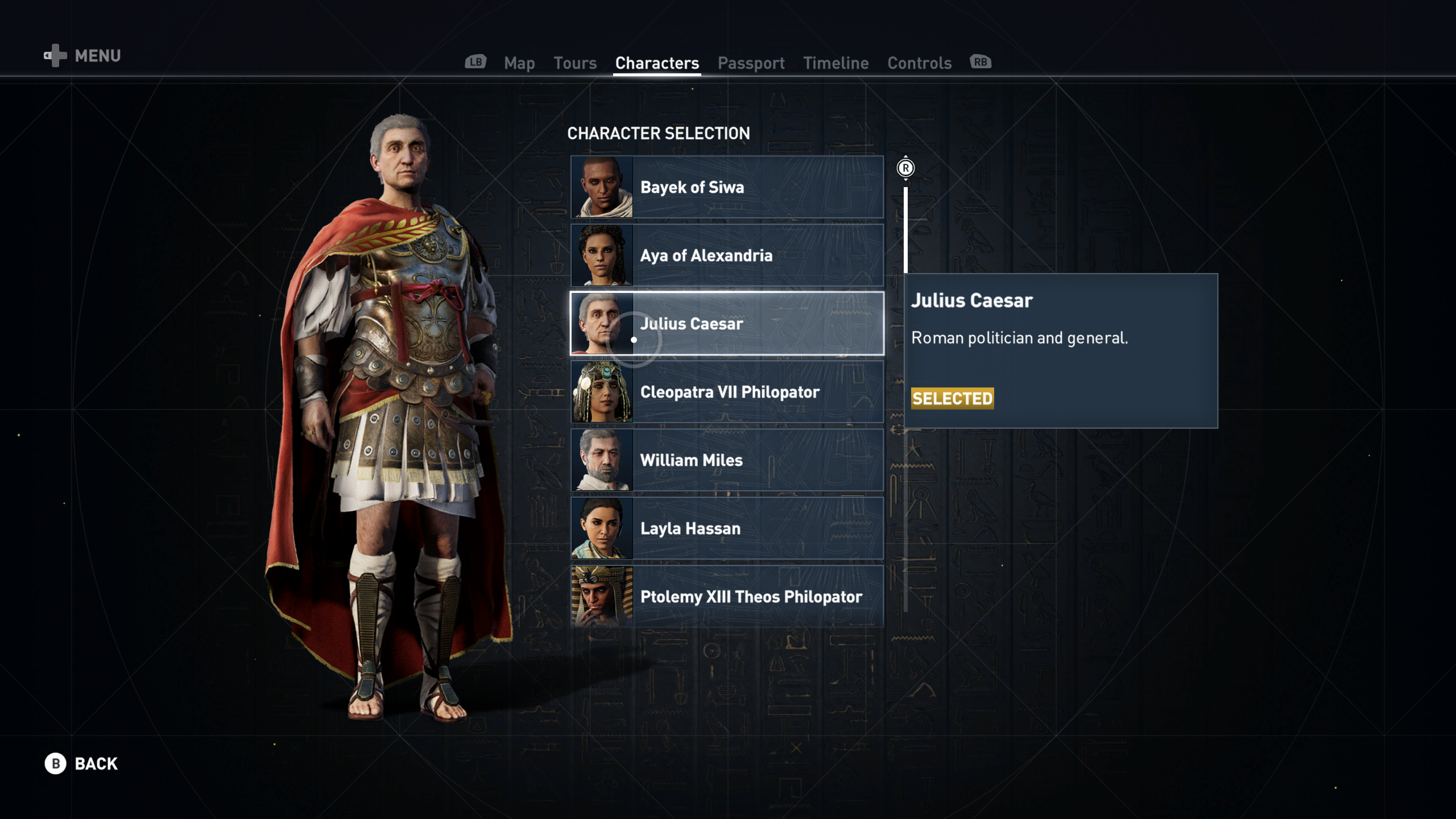
Task: Open the Tours tab
Action: (x=575, y=63)
